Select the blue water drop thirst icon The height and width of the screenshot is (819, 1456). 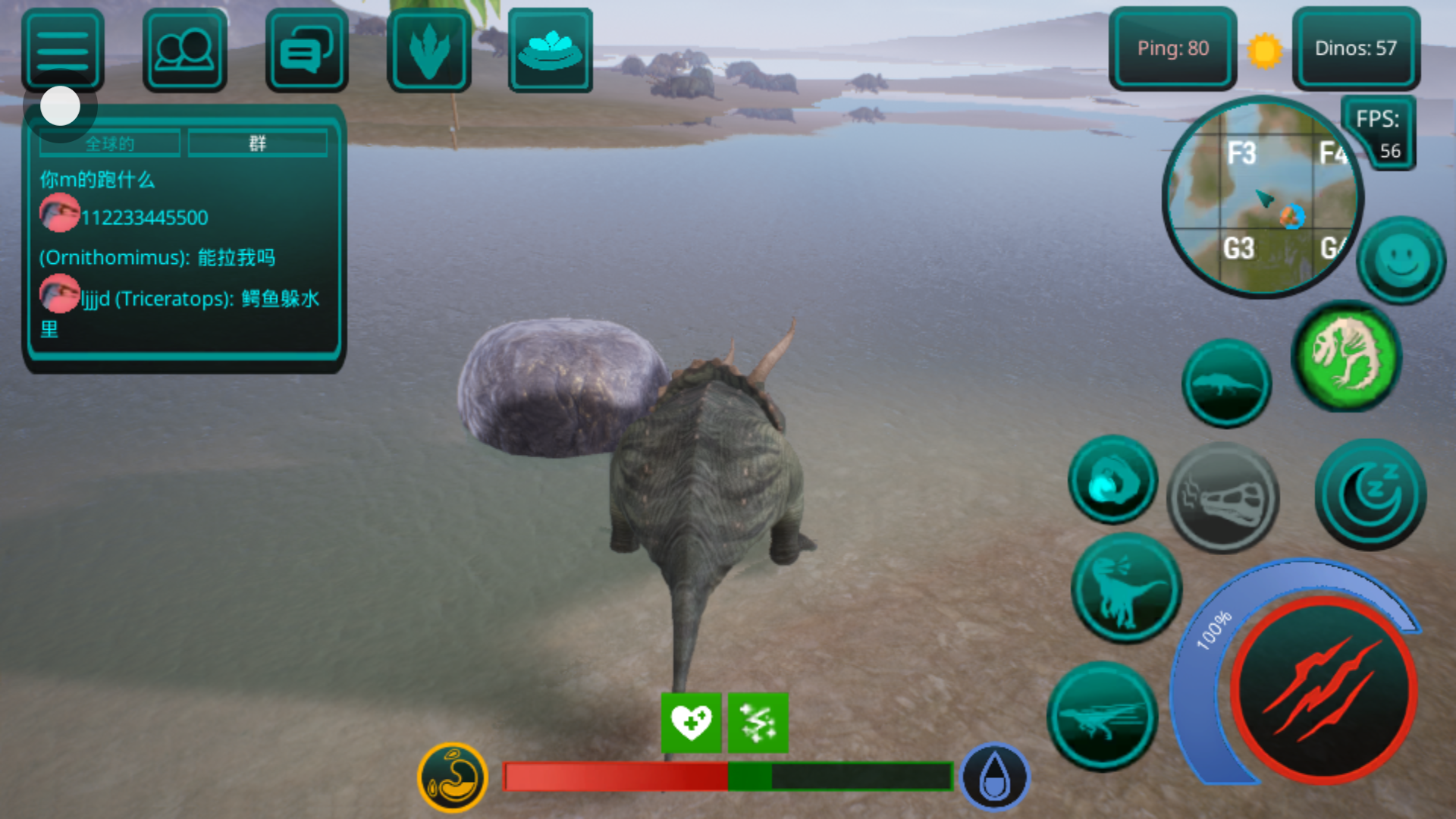pos(994,777)
